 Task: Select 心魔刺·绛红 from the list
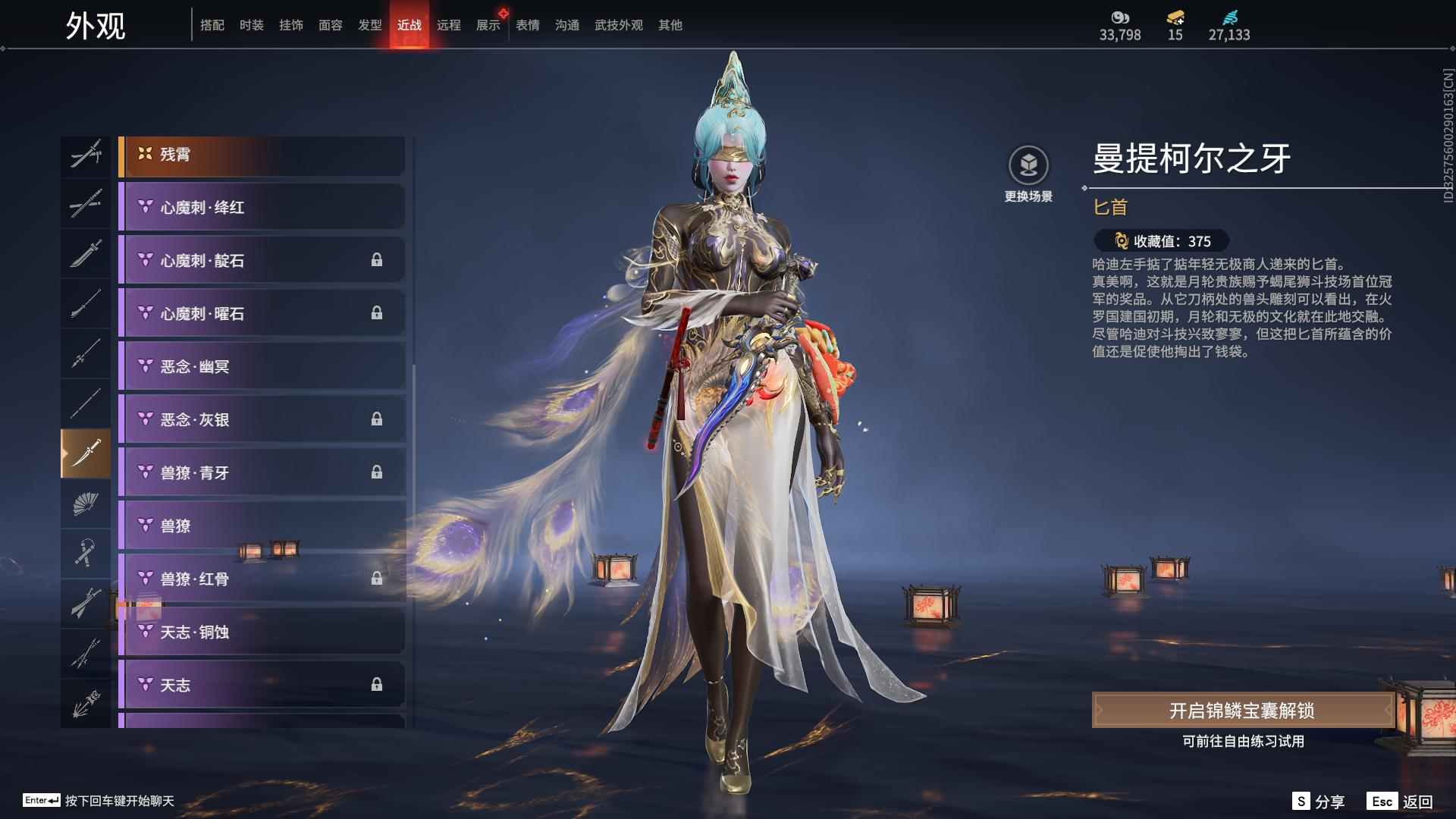262,207
